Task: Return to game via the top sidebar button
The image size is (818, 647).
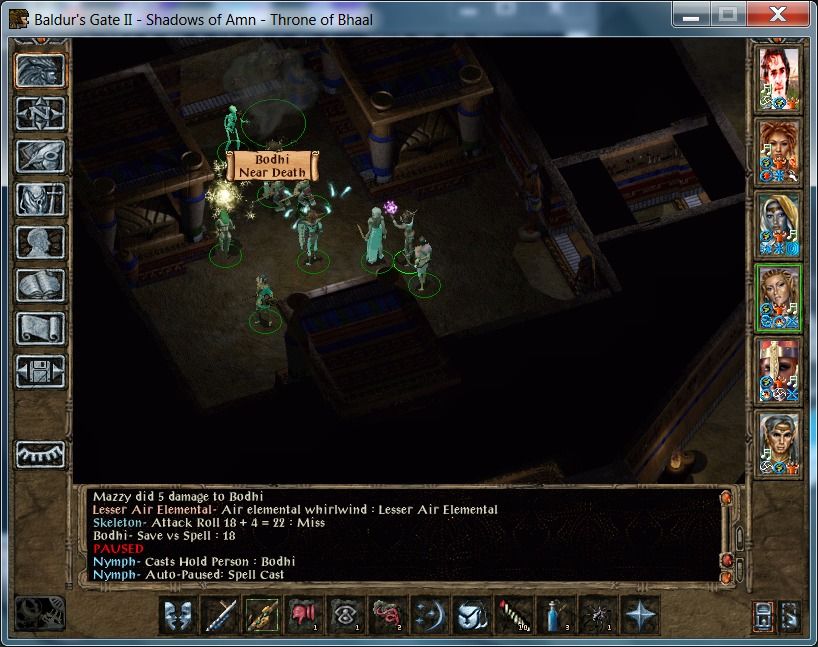Action: click(x=41, y=70)
